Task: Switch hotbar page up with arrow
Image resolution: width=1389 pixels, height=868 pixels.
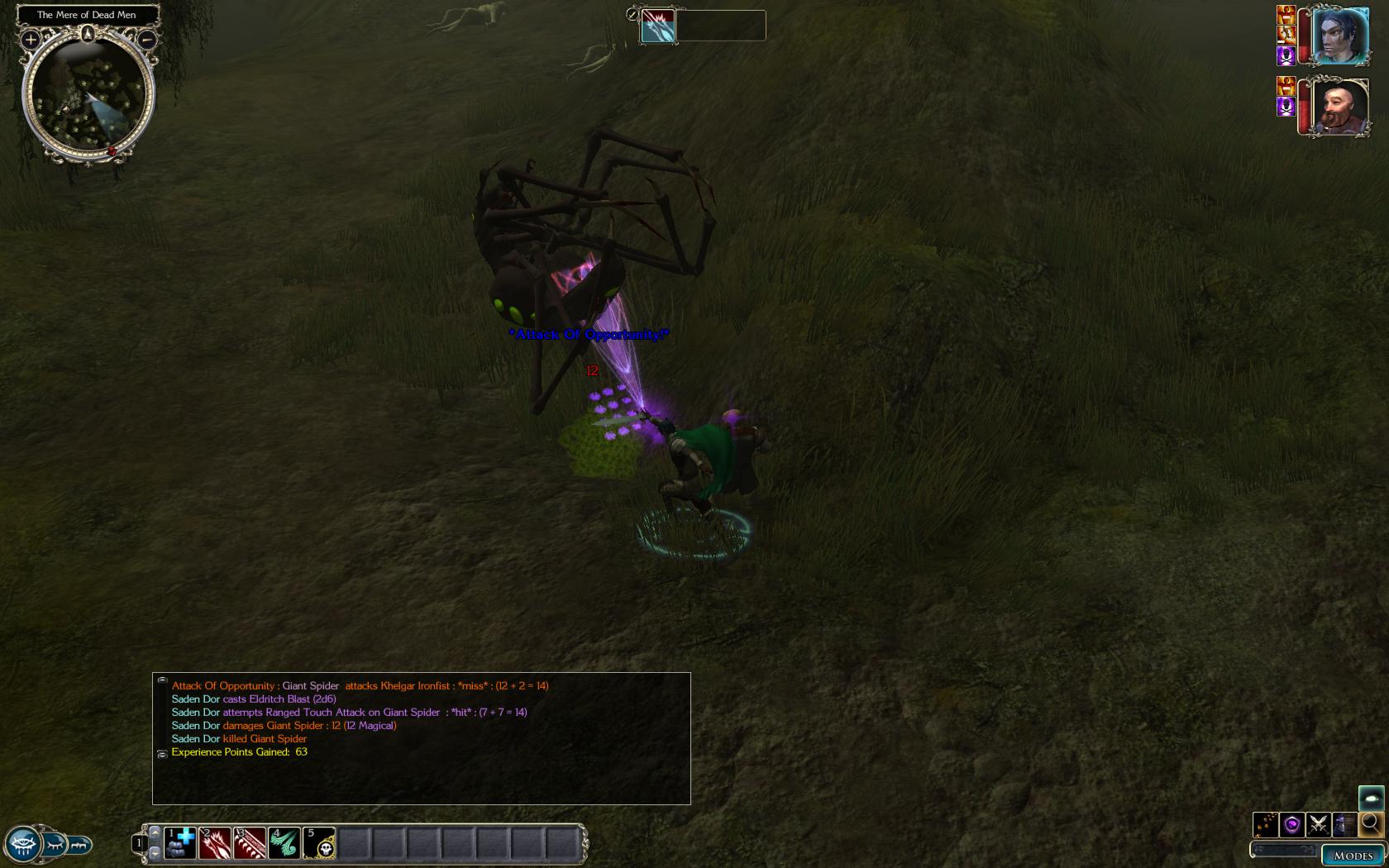Action: pyautogui.click(x=155, y=832)
